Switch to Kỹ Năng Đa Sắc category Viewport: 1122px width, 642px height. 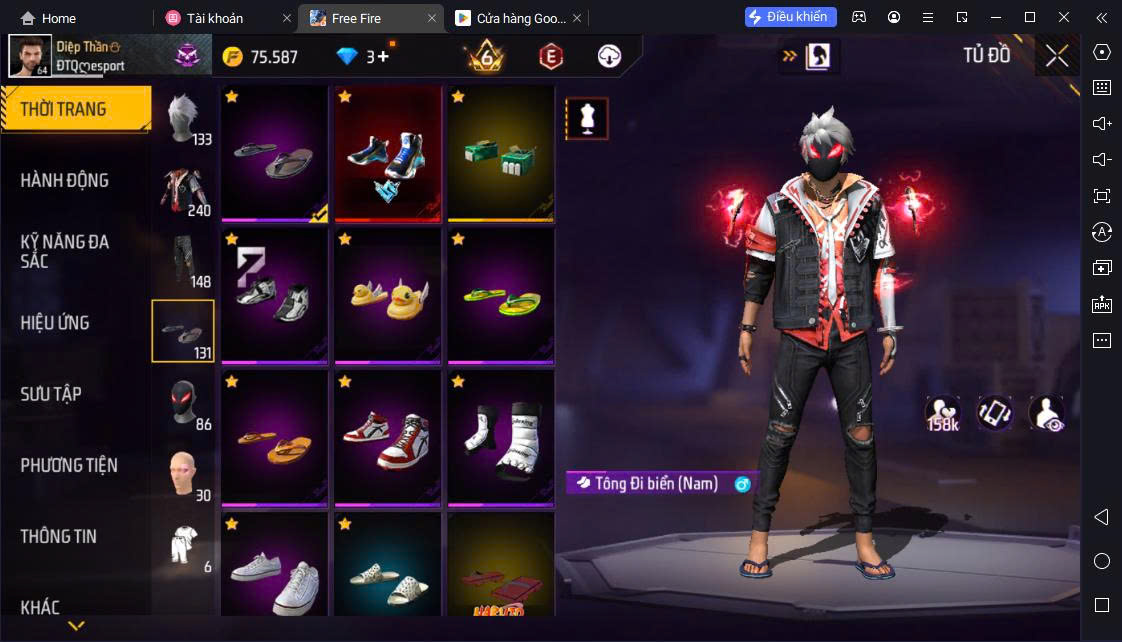[x=65, y=251]
